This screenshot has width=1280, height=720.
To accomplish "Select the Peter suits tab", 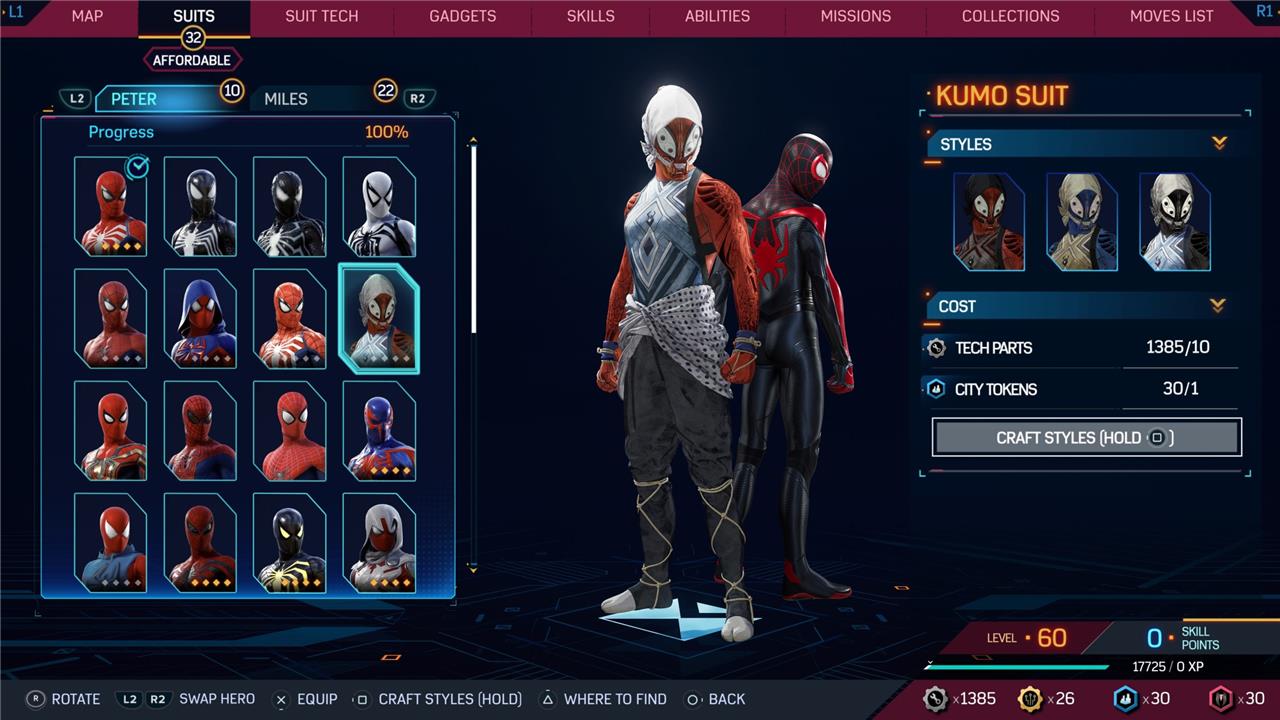I will [134, 99].
